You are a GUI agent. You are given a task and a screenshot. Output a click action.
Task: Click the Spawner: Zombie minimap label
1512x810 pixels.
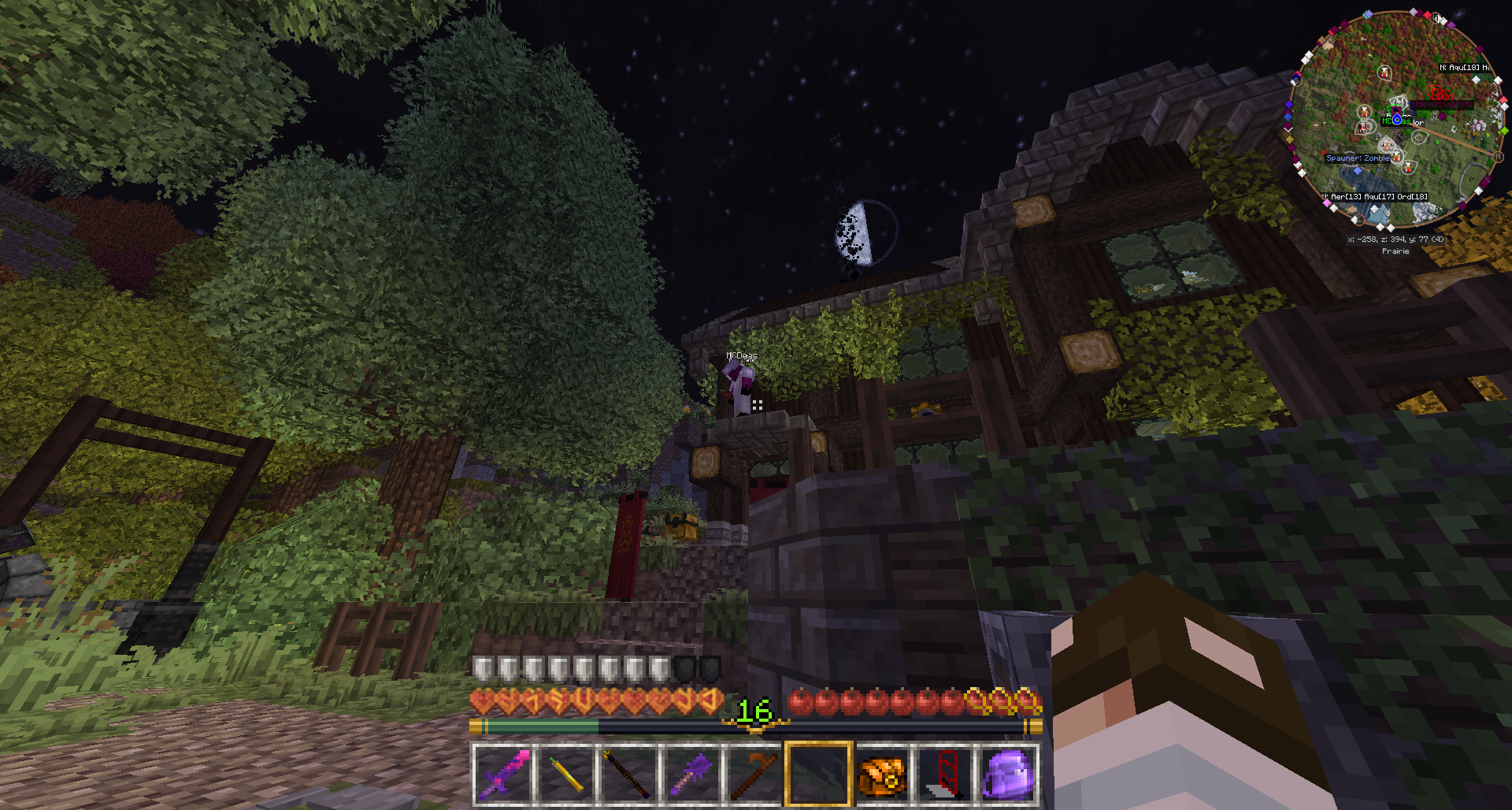point(1358,158)
